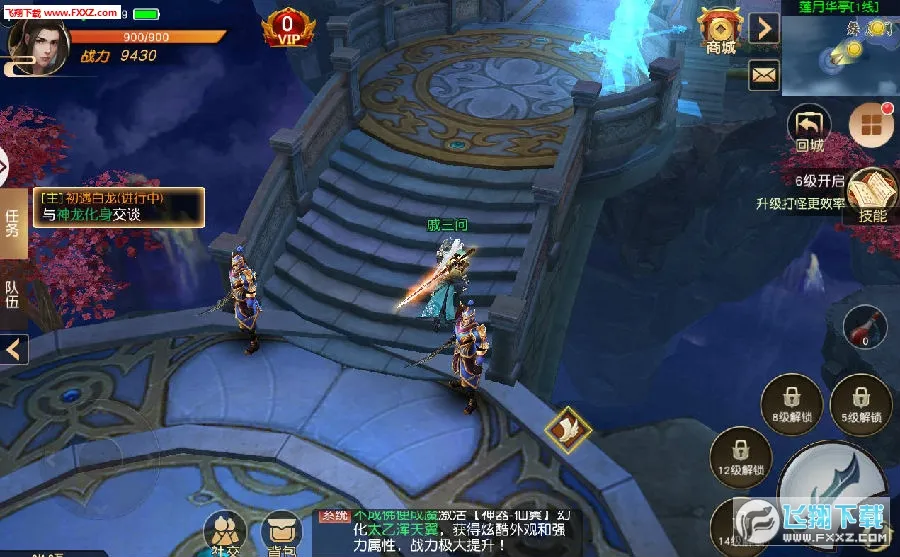
Task: Click the winged boot diamond icon
Action: click(568, 427)
